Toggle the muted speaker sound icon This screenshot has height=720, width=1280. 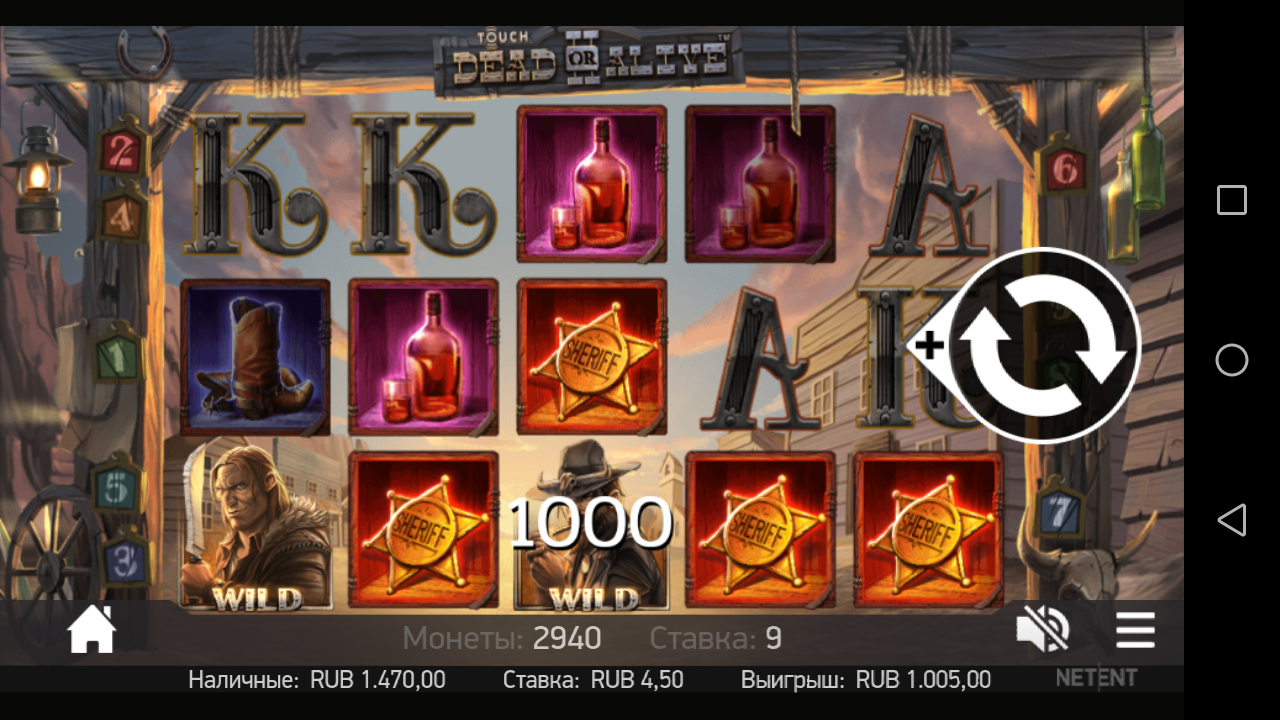(1042, 631)
